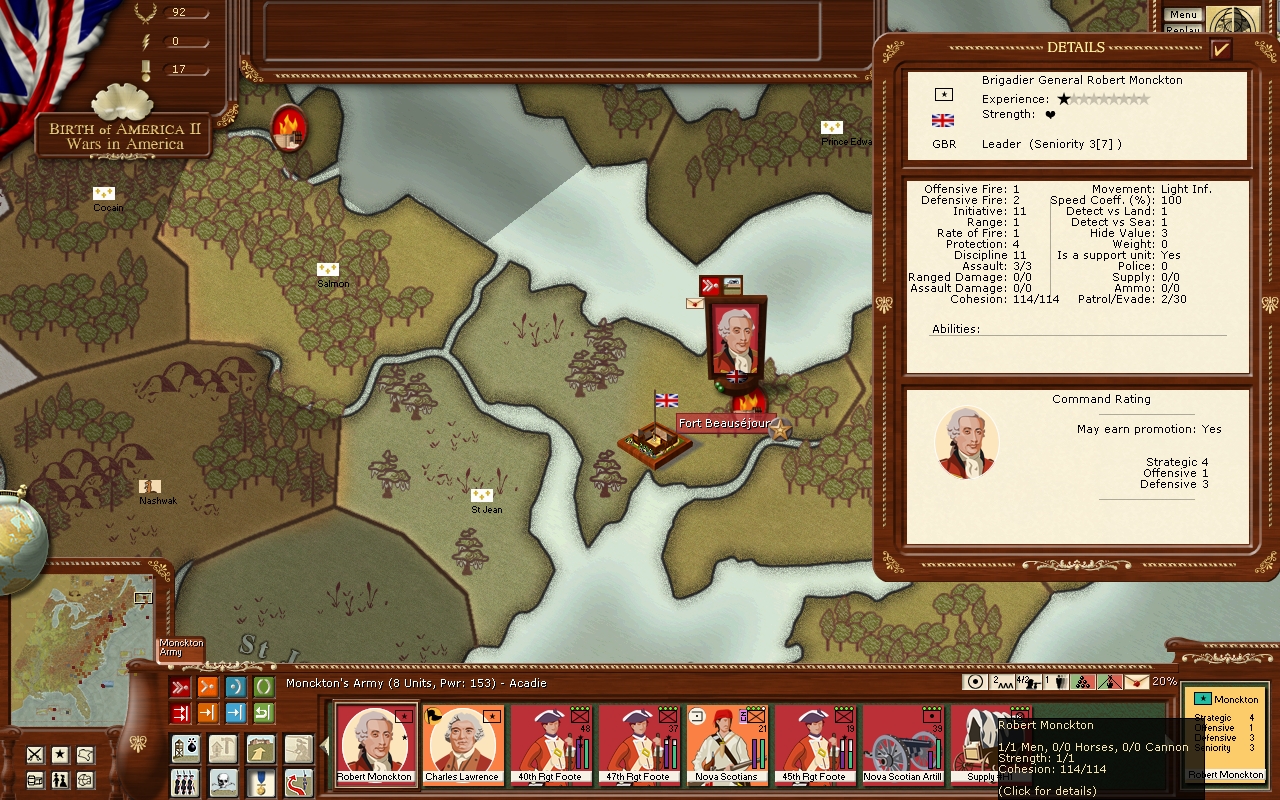This screenshot has height=800, width=1280.
Task: Click the skull and crossbones order
Action: click(223, 781)
